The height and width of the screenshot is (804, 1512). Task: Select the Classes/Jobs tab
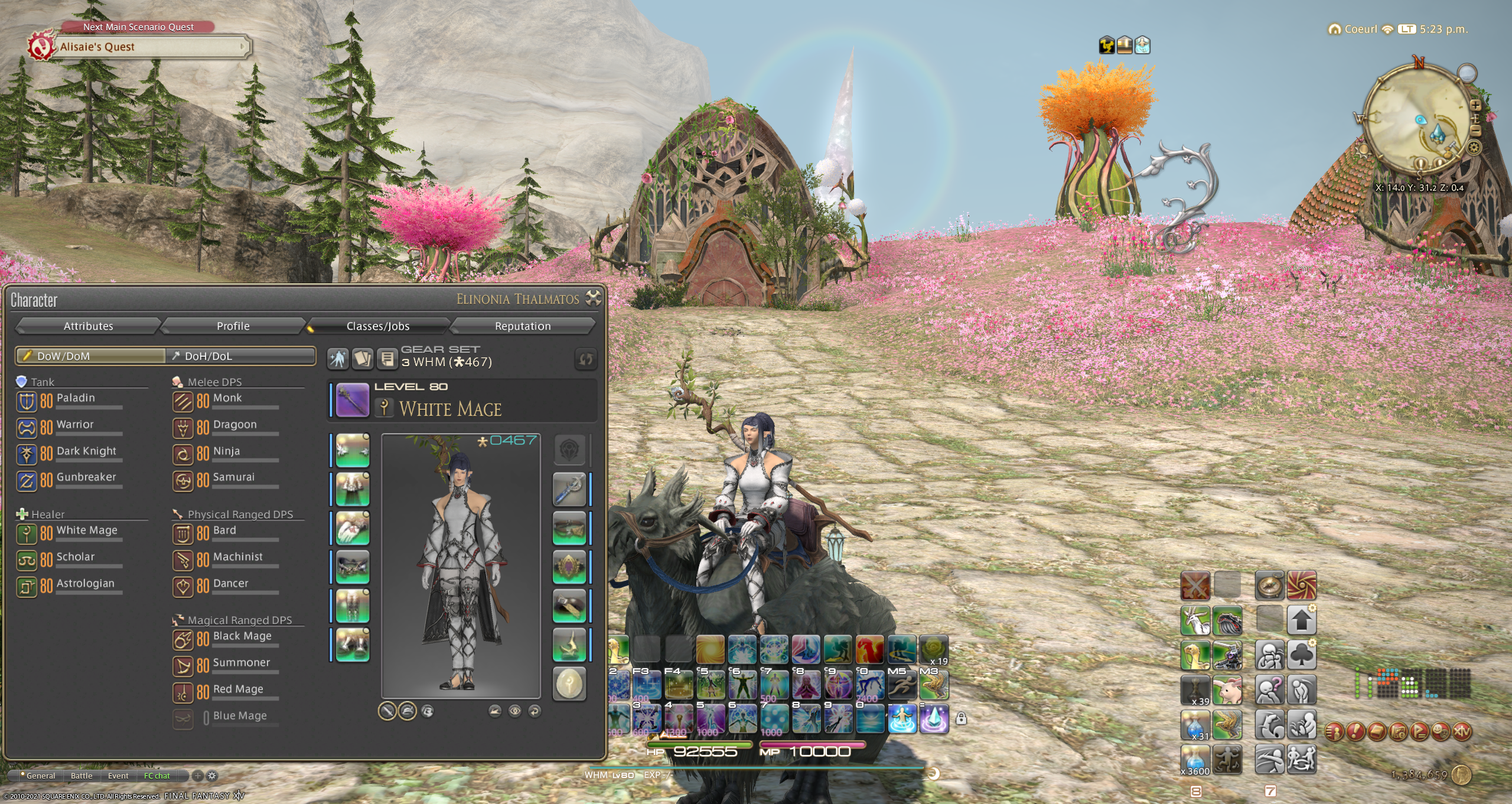pos(377,326)
